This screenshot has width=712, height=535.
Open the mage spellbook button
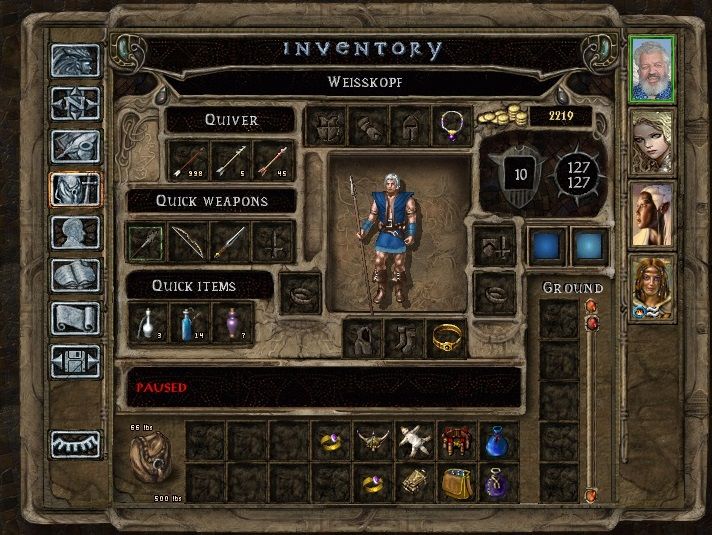(x=77, y=275)
